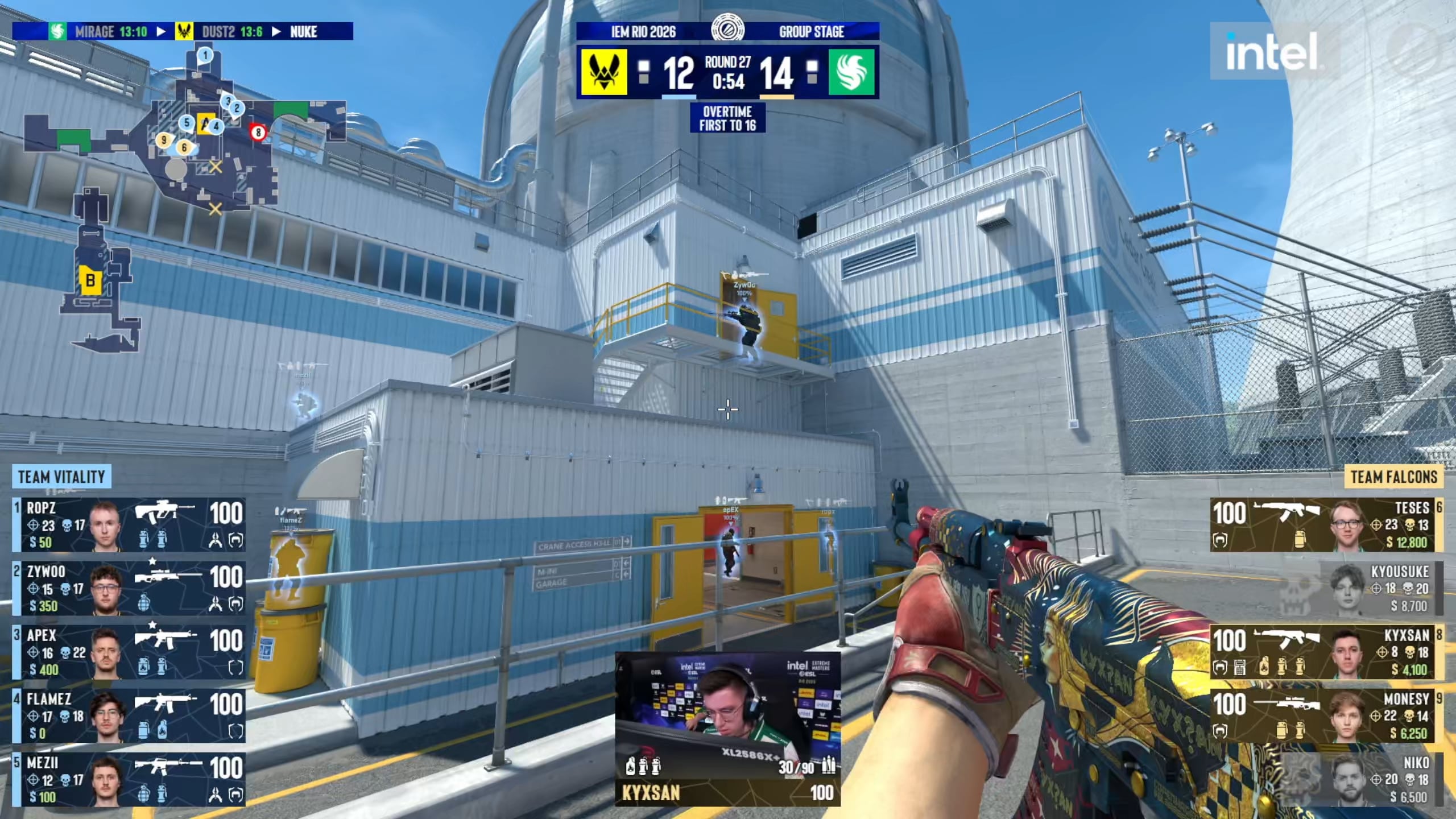Select TeSeS in the Falcons list

click(1326, 524)
